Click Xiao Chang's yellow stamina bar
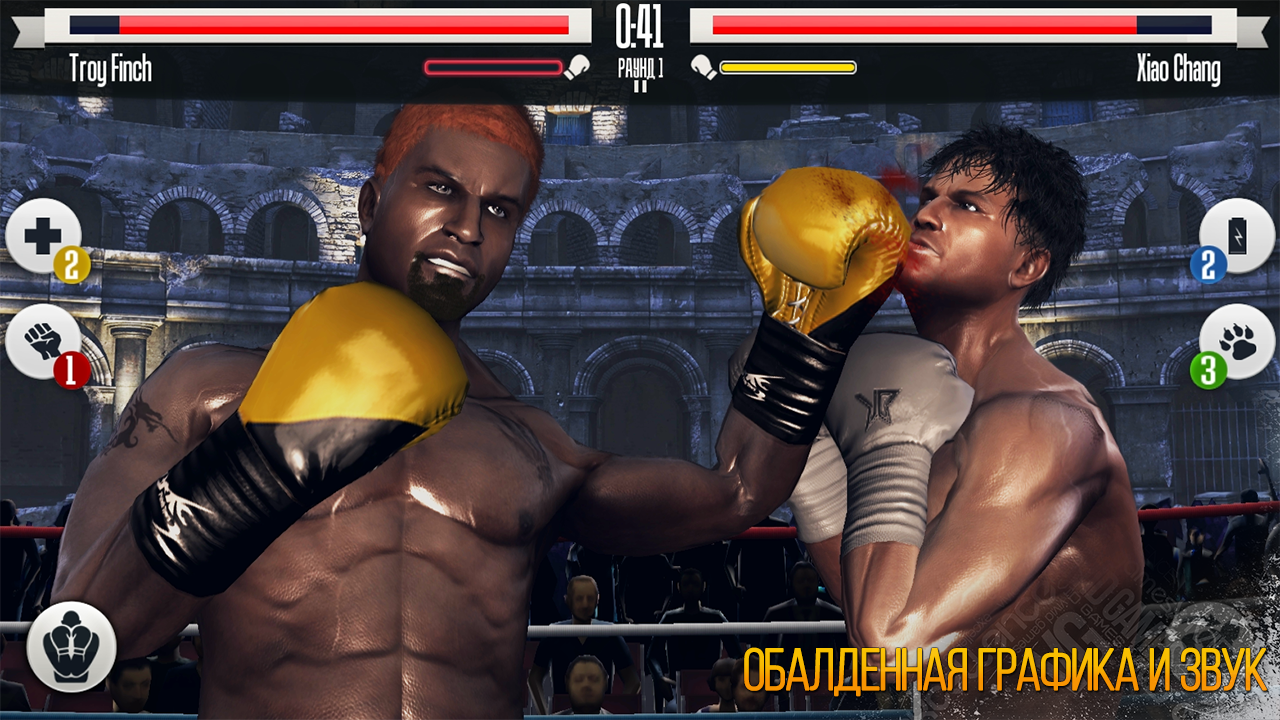Screen dimensions: 1280x720 (x=790, y=66)
